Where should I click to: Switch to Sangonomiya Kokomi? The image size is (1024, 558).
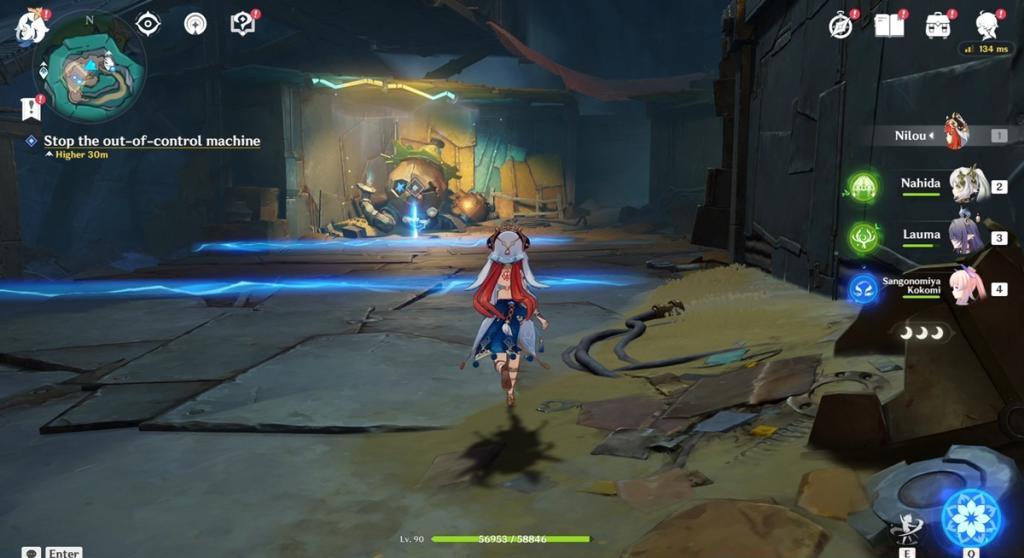[967, 286]
